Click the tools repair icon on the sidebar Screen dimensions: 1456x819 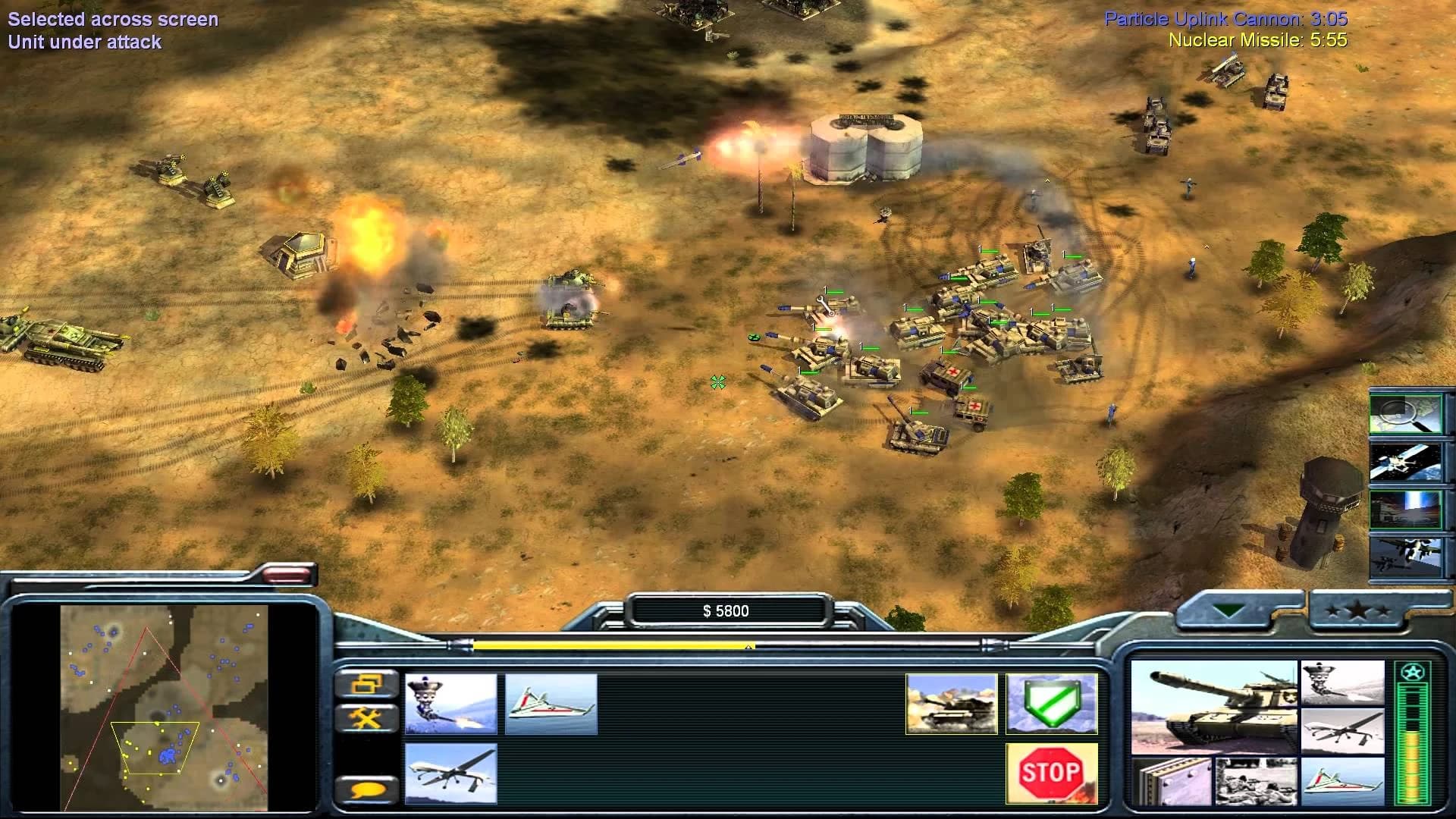pyautogui.click(x=366, y=717)
